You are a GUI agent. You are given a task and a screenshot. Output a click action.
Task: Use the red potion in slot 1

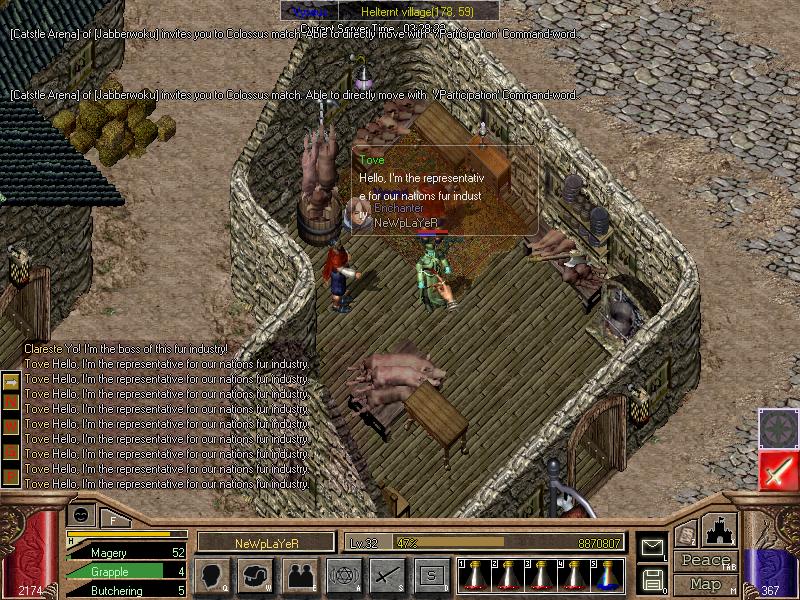tap(475, 575)
